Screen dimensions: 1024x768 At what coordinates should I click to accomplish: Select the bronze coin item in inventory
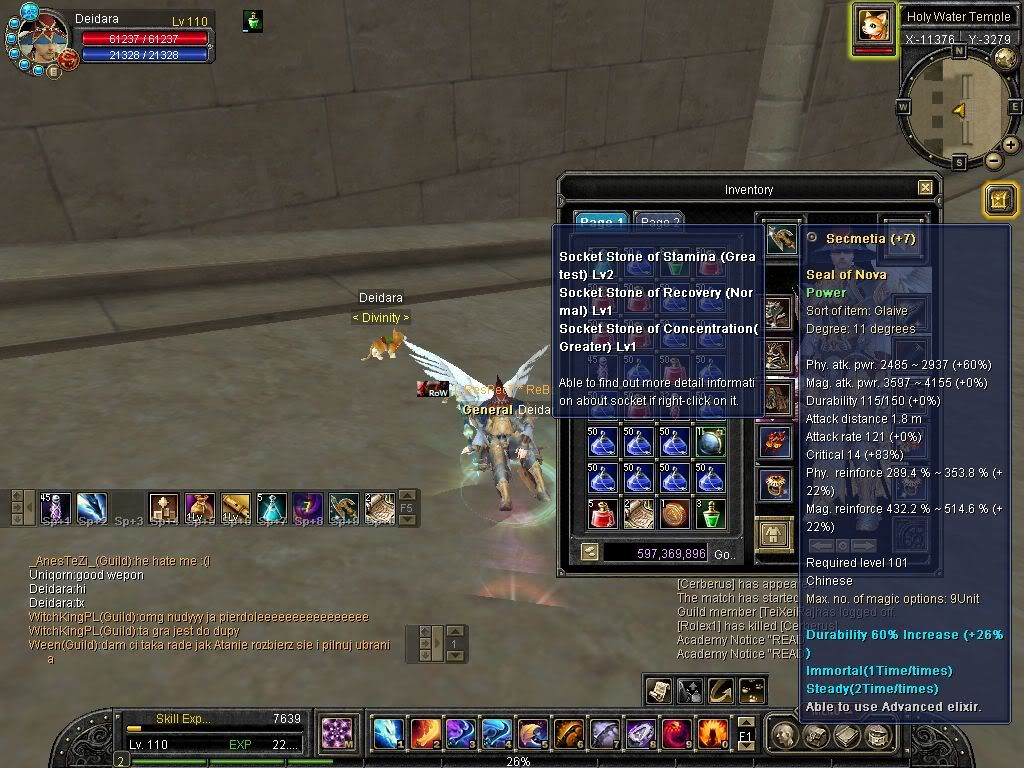click(674, 514)
